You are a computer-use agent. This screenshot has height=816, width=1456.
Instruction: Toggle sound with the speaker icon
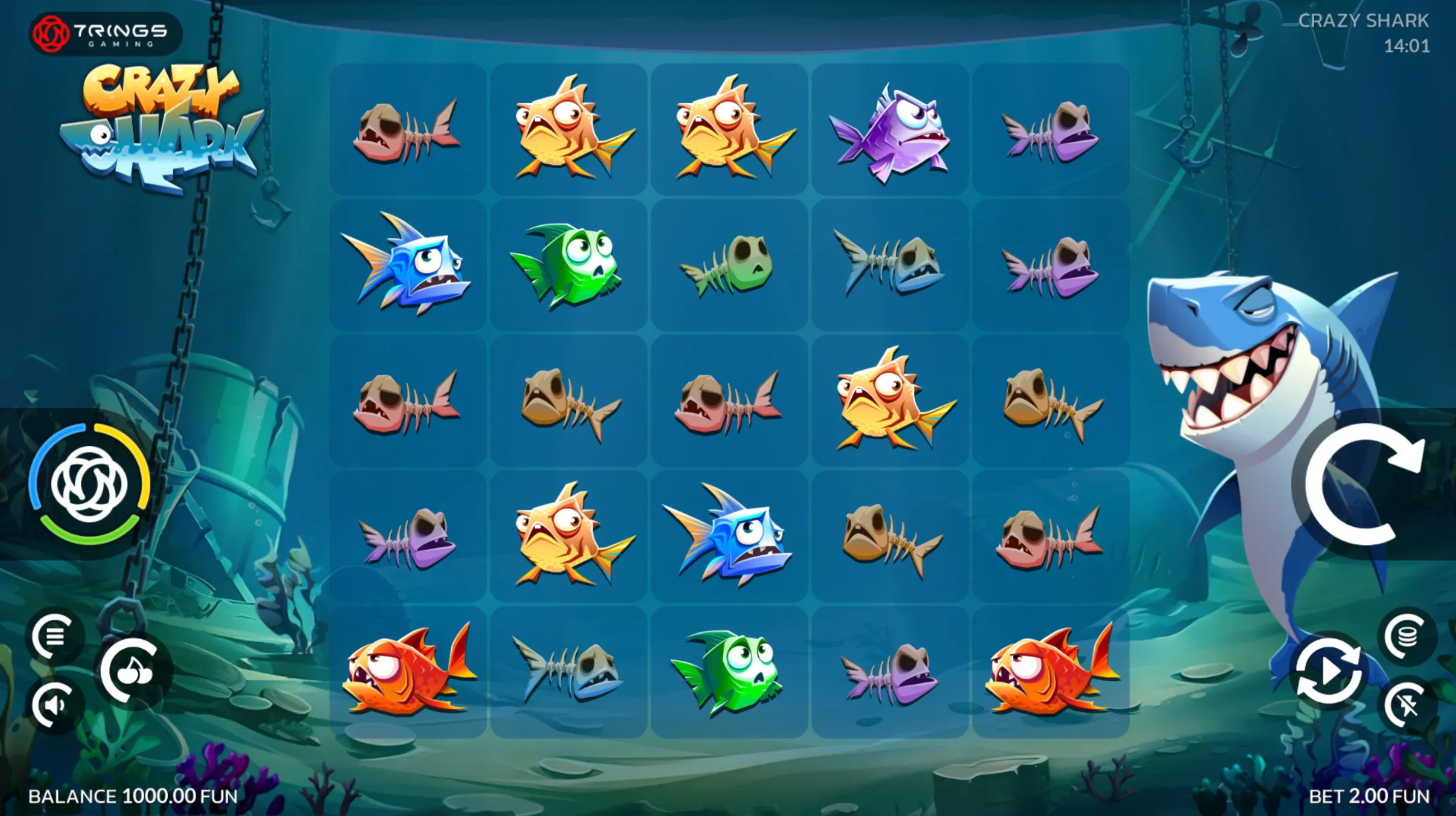click(x=54, y=705)
